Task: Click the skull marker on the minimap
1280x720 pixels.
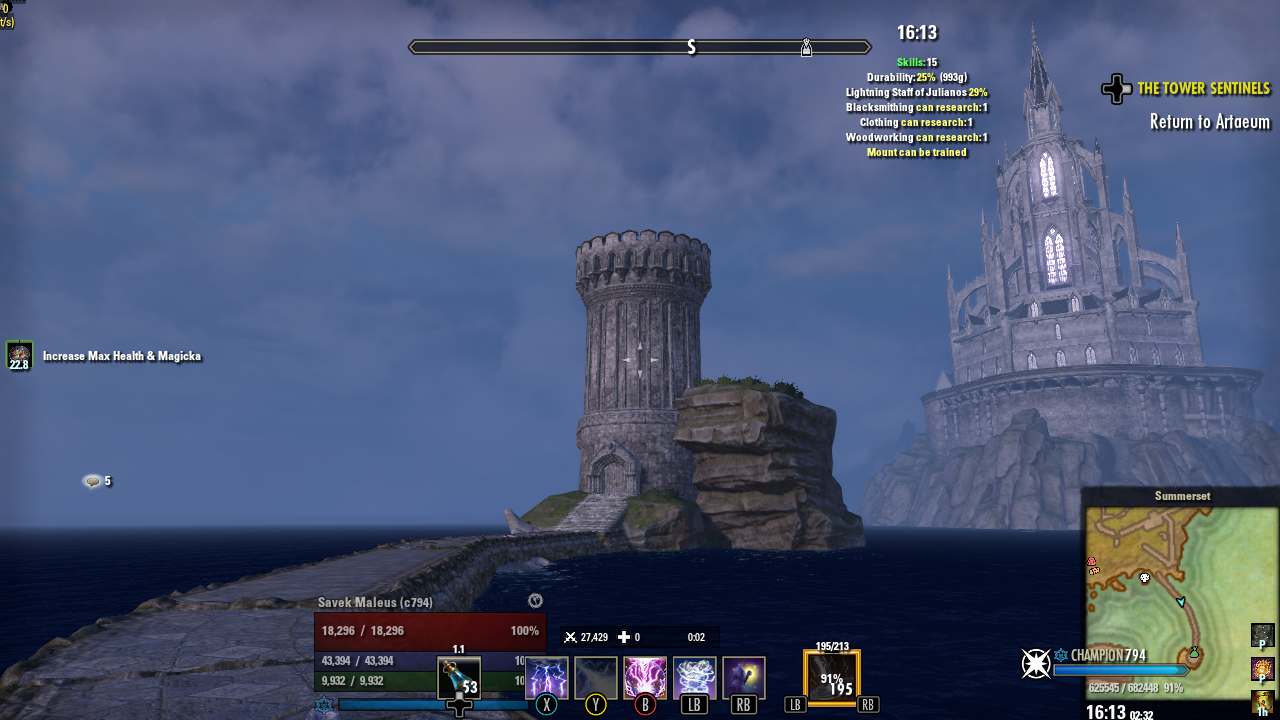Action: pos(1145,578)
